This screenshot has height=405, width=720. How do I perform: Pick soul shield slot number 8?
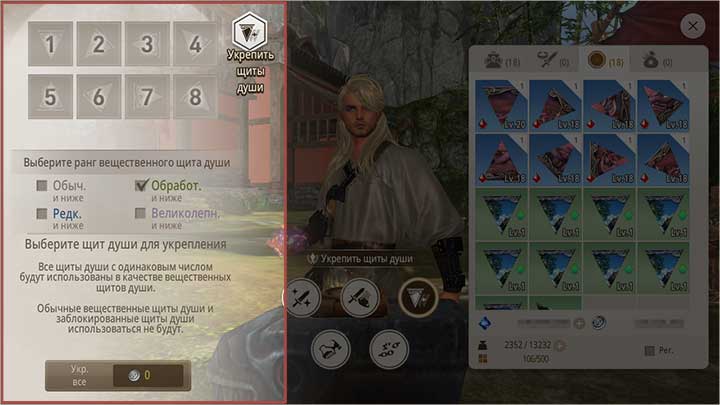click(x=195, y=97)
